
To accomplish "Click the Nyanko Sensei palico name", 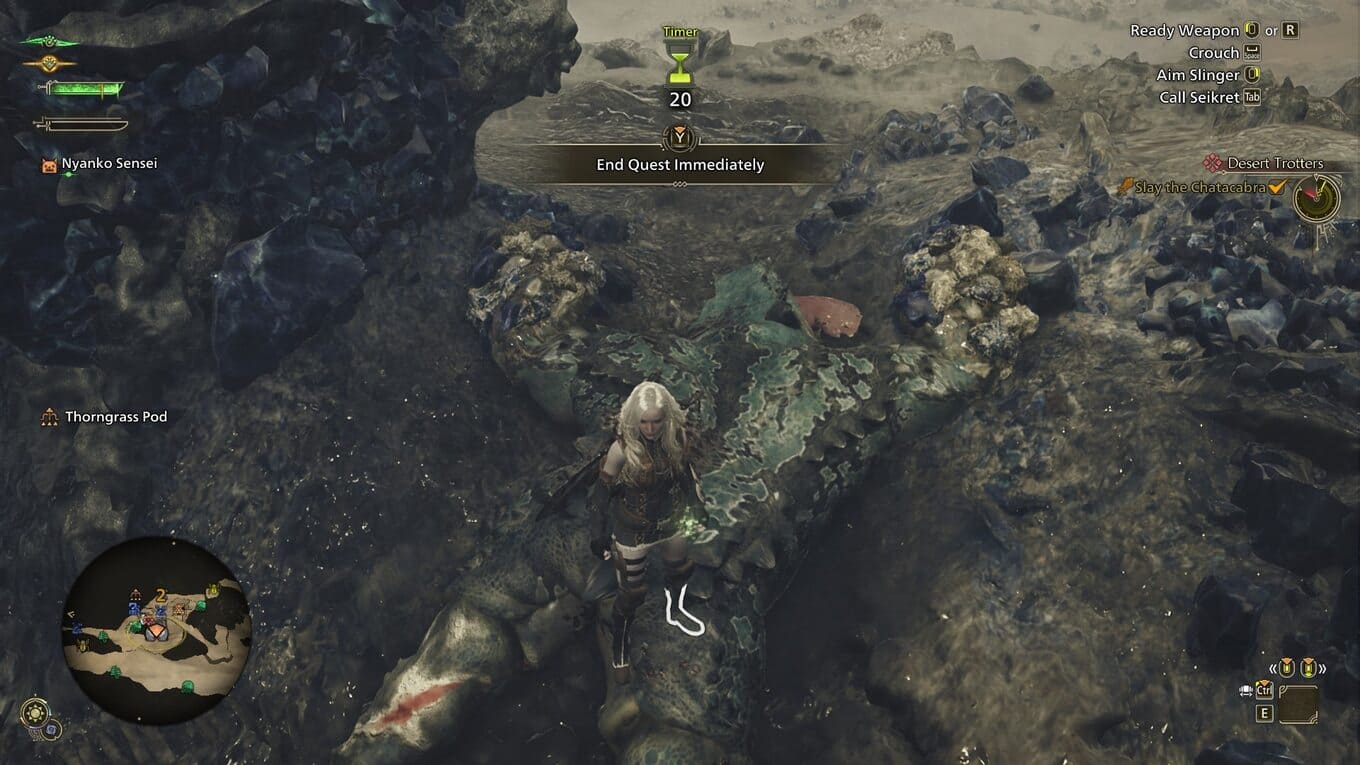I will pyautogui.click(x=109, y=163).
